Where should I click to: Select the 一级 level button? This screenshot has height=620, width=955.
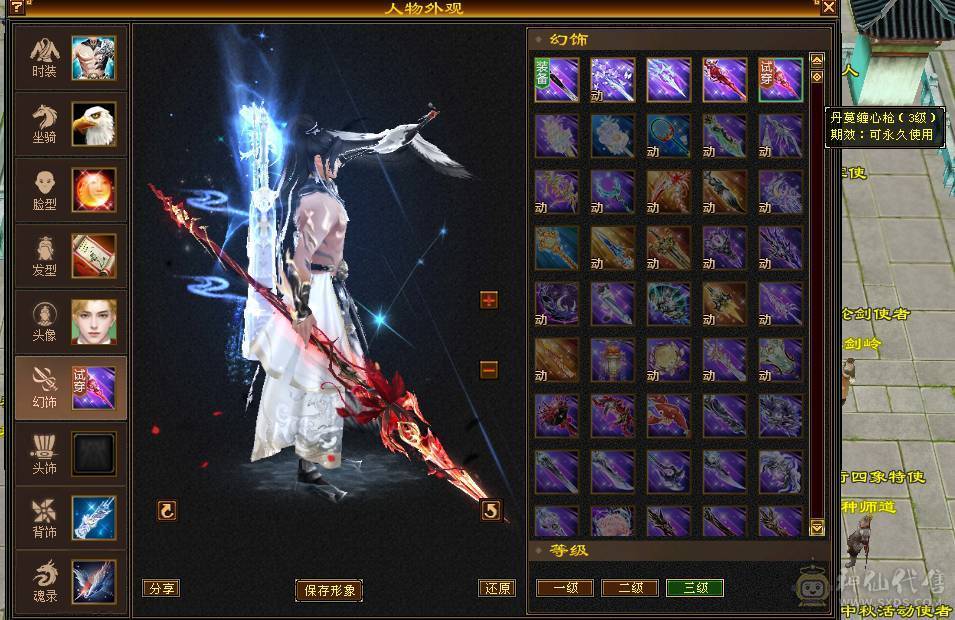point(565,588)
